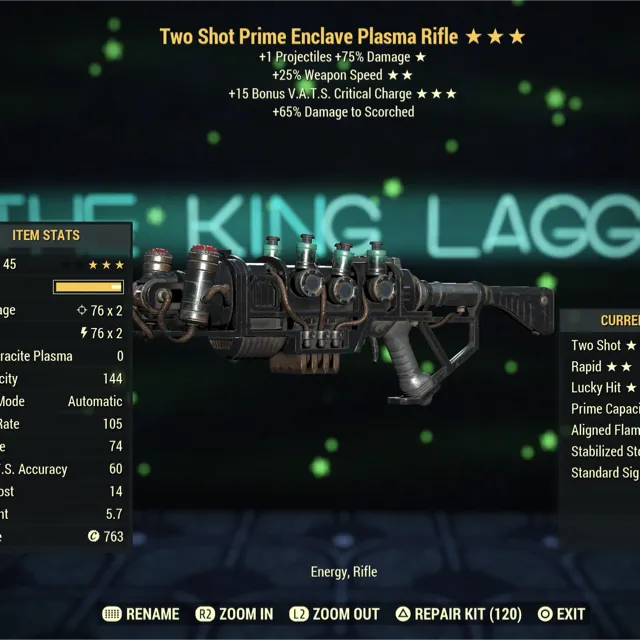This screenshot has height=640, width=640.
Task: Select Zoom Out on the weapon
Action: tap(335, 614)
